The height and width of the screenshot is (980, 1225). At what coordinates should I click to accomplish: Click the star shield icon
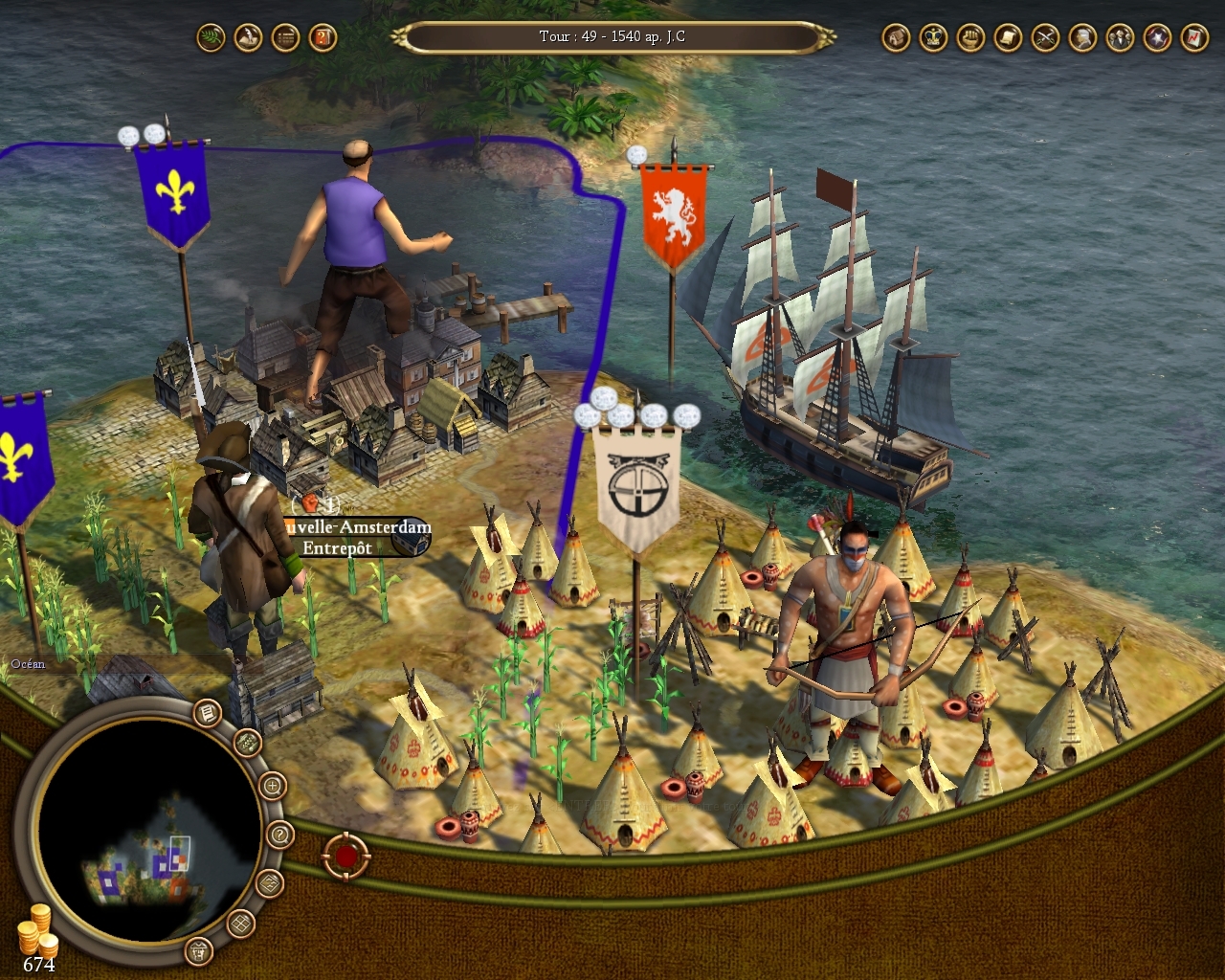point(1157,38)
